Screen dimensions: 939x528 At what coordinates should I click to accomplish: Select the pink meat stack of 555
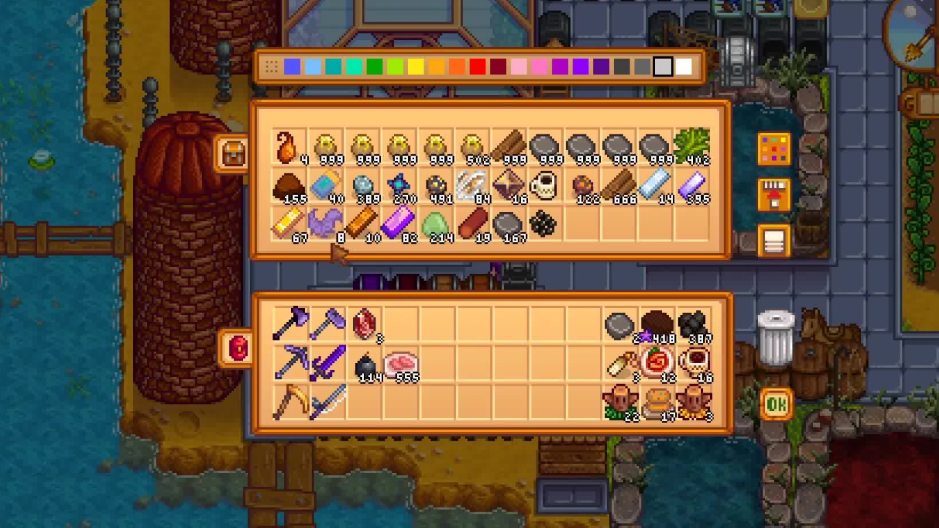tap(400, 364)
